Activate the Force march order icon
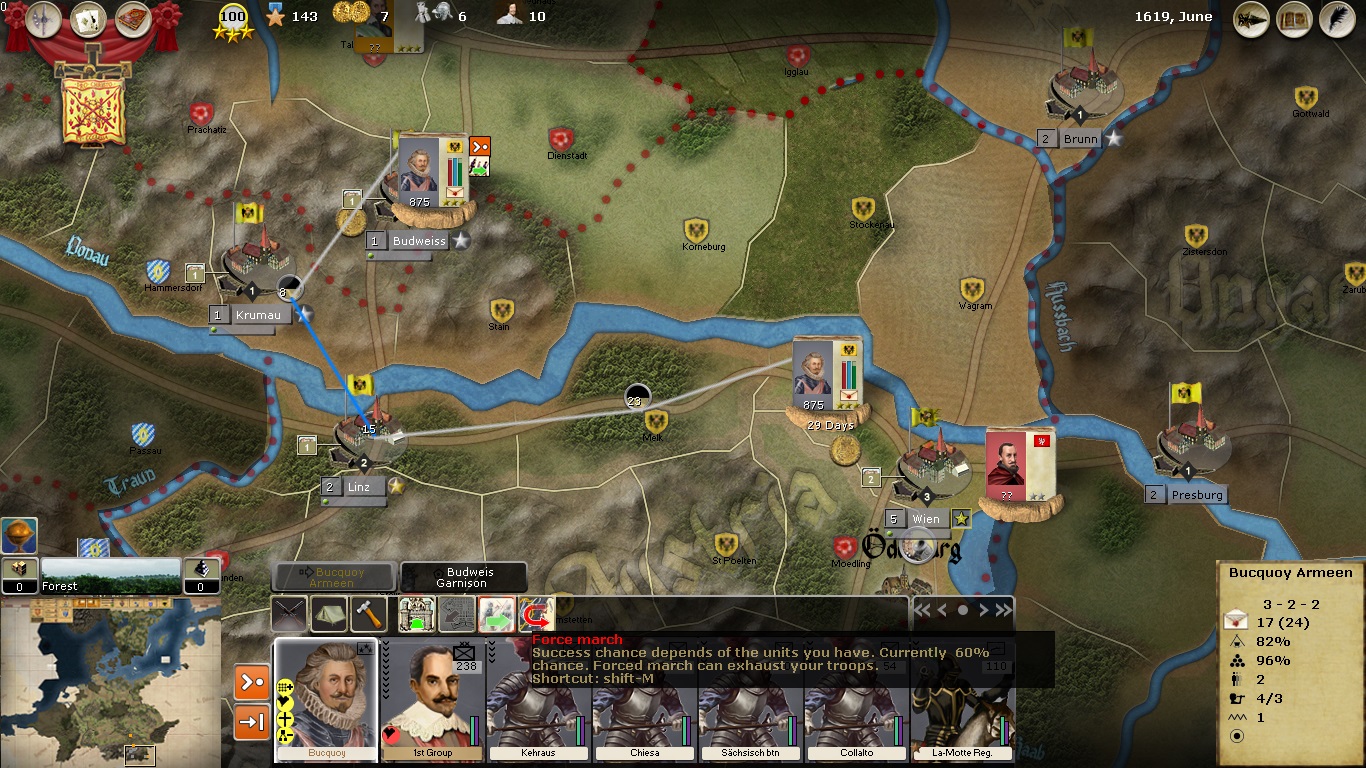1366x768 pixels. [537, 614]
